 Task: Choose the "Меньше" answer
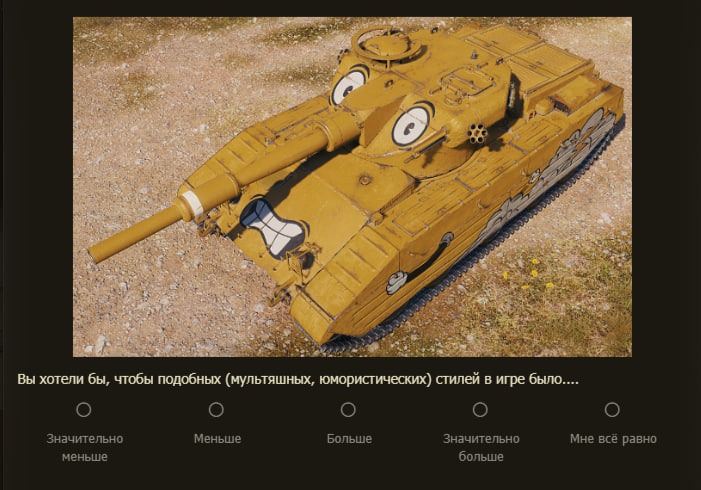click(x=216, y=409)
